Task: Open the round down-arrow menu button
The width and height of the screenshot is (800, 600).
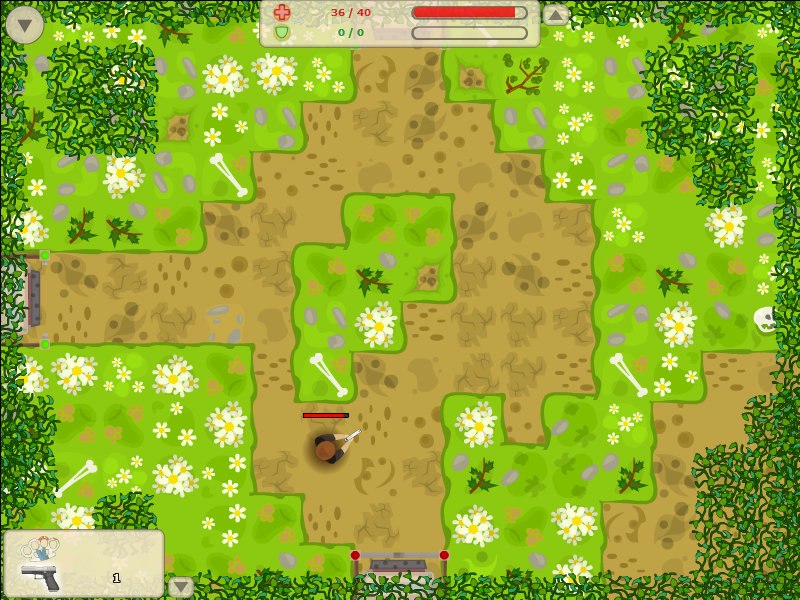Action: (24, 24)
